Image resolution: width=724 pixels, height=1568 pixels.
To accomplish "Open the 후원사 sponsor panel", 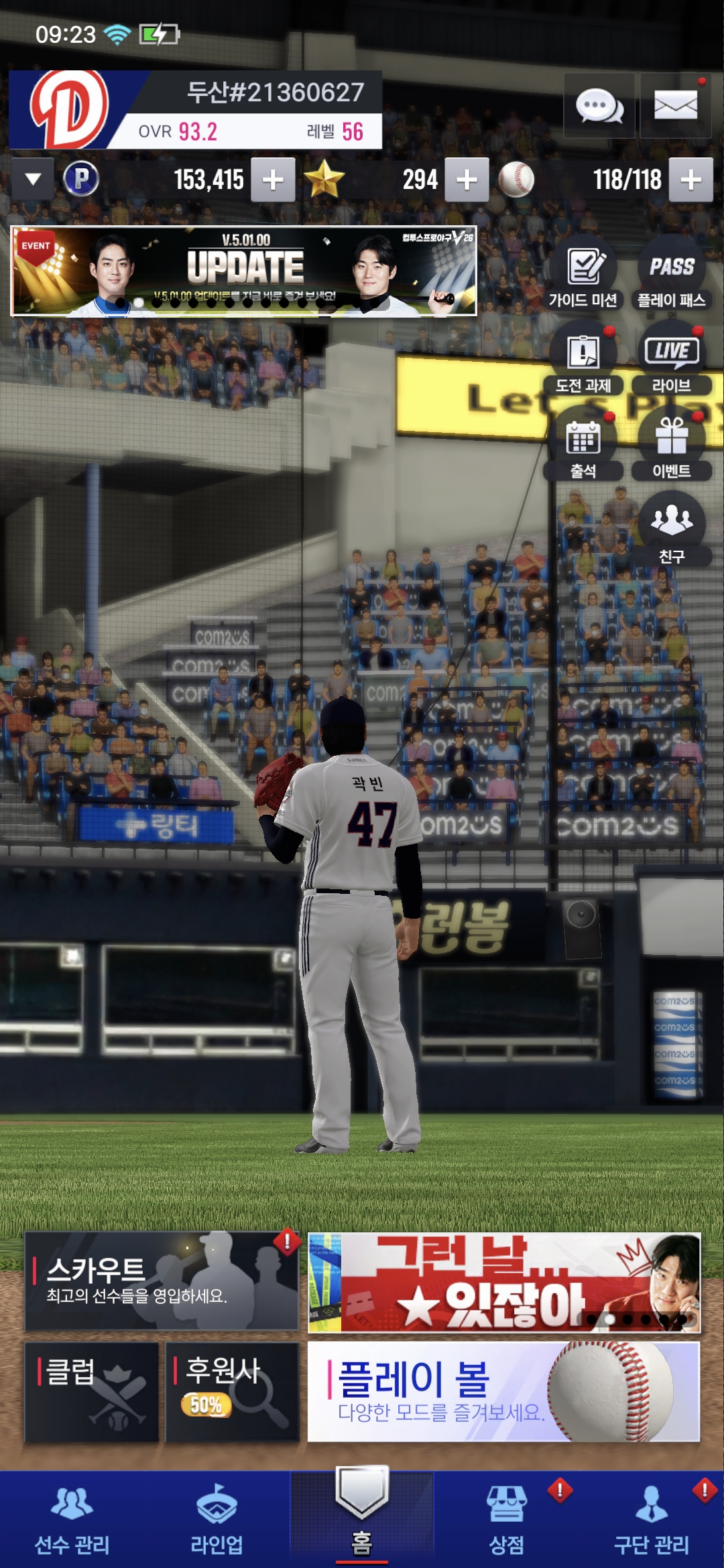I will 232,1391.
